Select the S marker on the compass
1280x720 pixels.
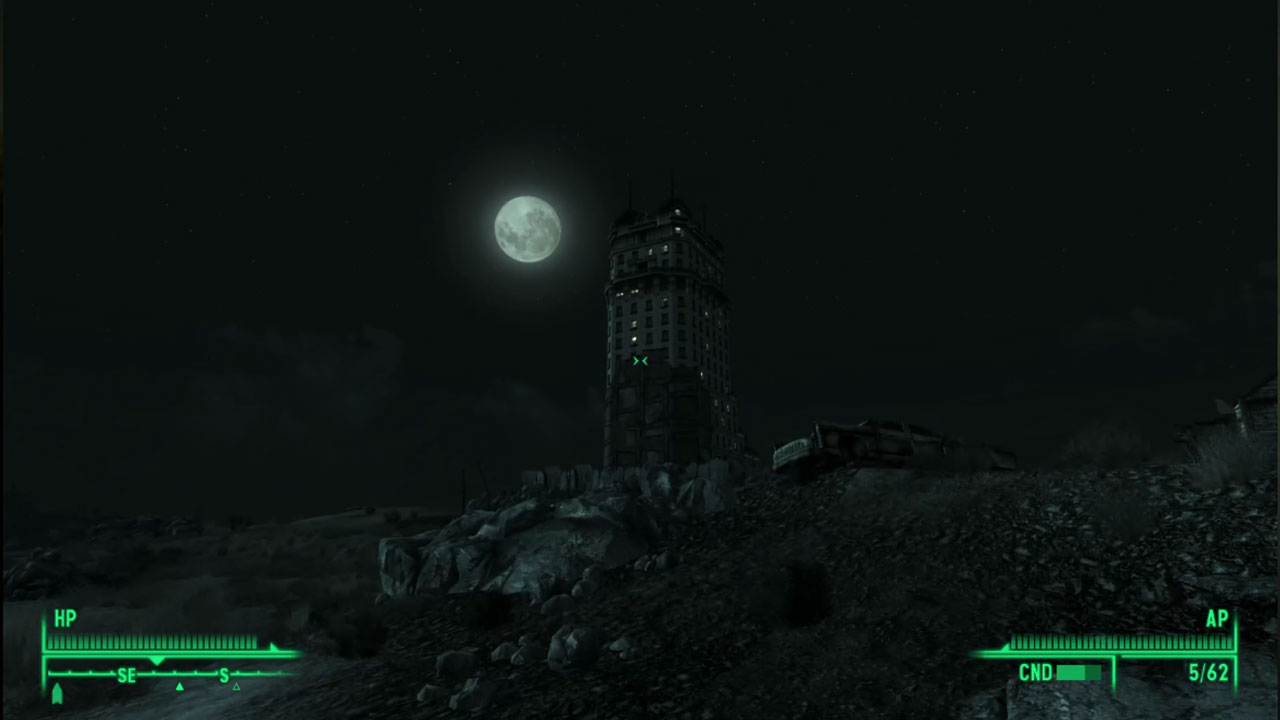[x=223, y=674]
